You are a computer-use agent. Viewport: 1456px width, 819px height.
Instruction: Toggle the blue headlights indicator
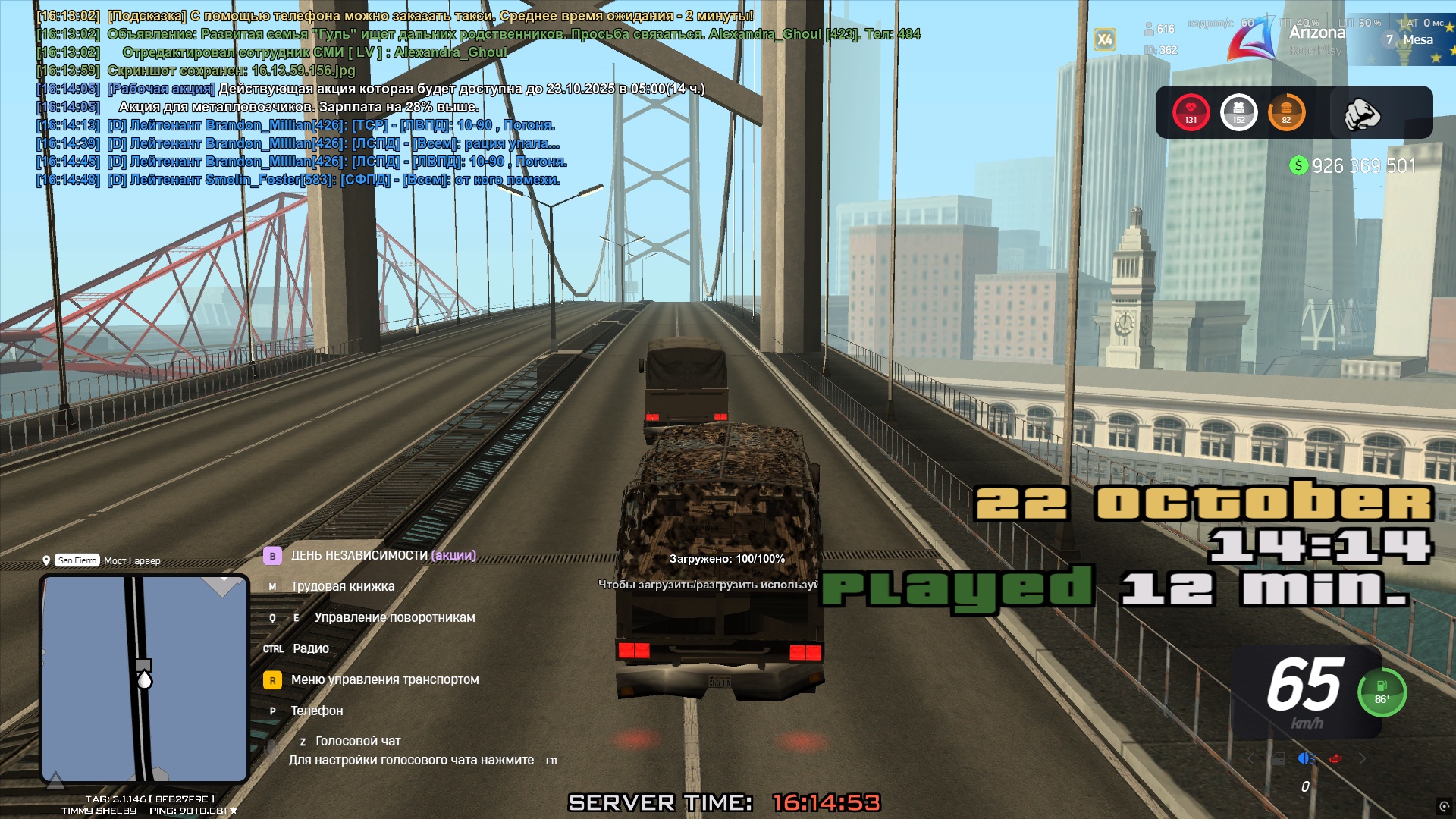(1306, 758)
